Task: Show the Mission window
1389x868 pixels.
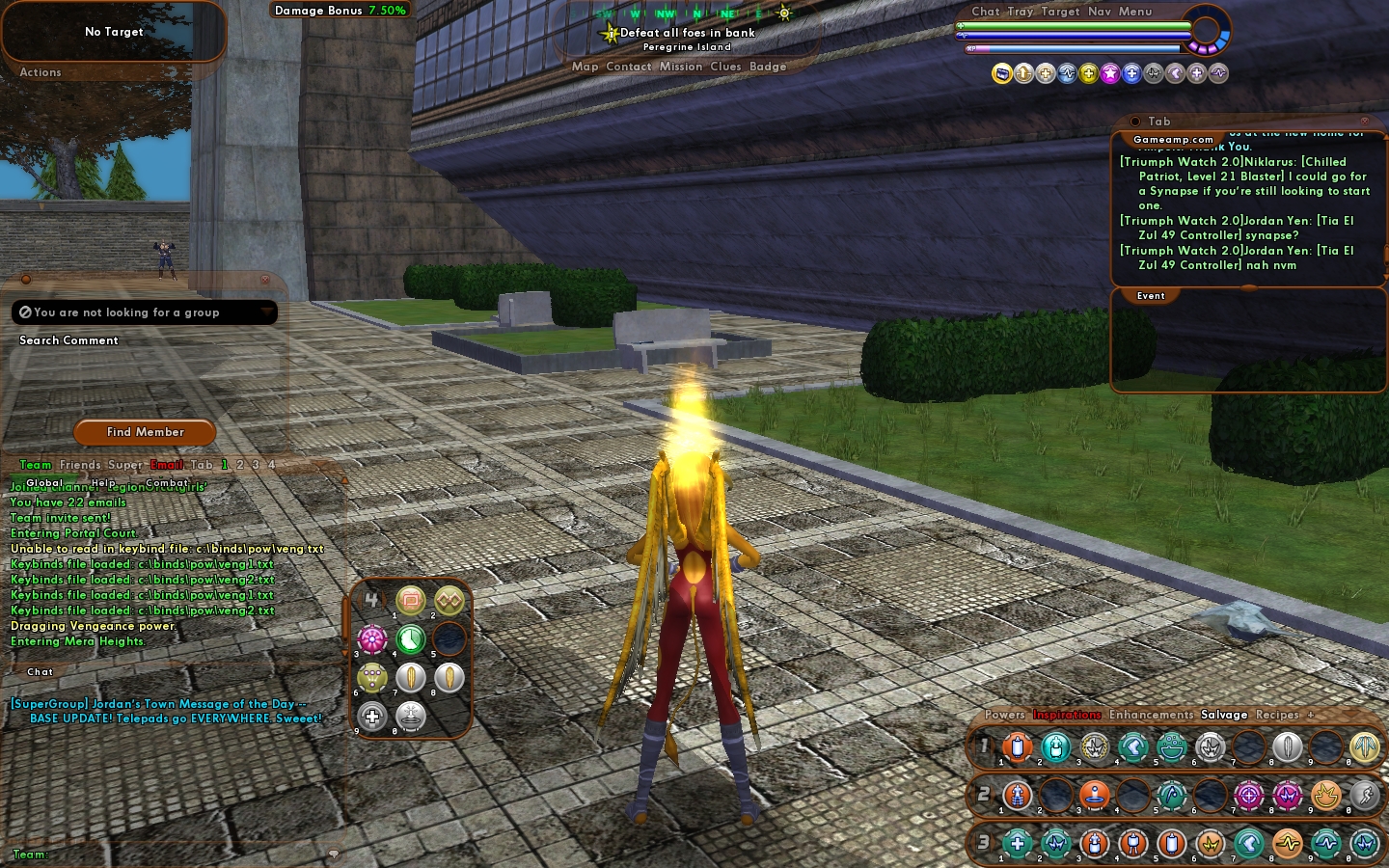Action: coord(681,67)
